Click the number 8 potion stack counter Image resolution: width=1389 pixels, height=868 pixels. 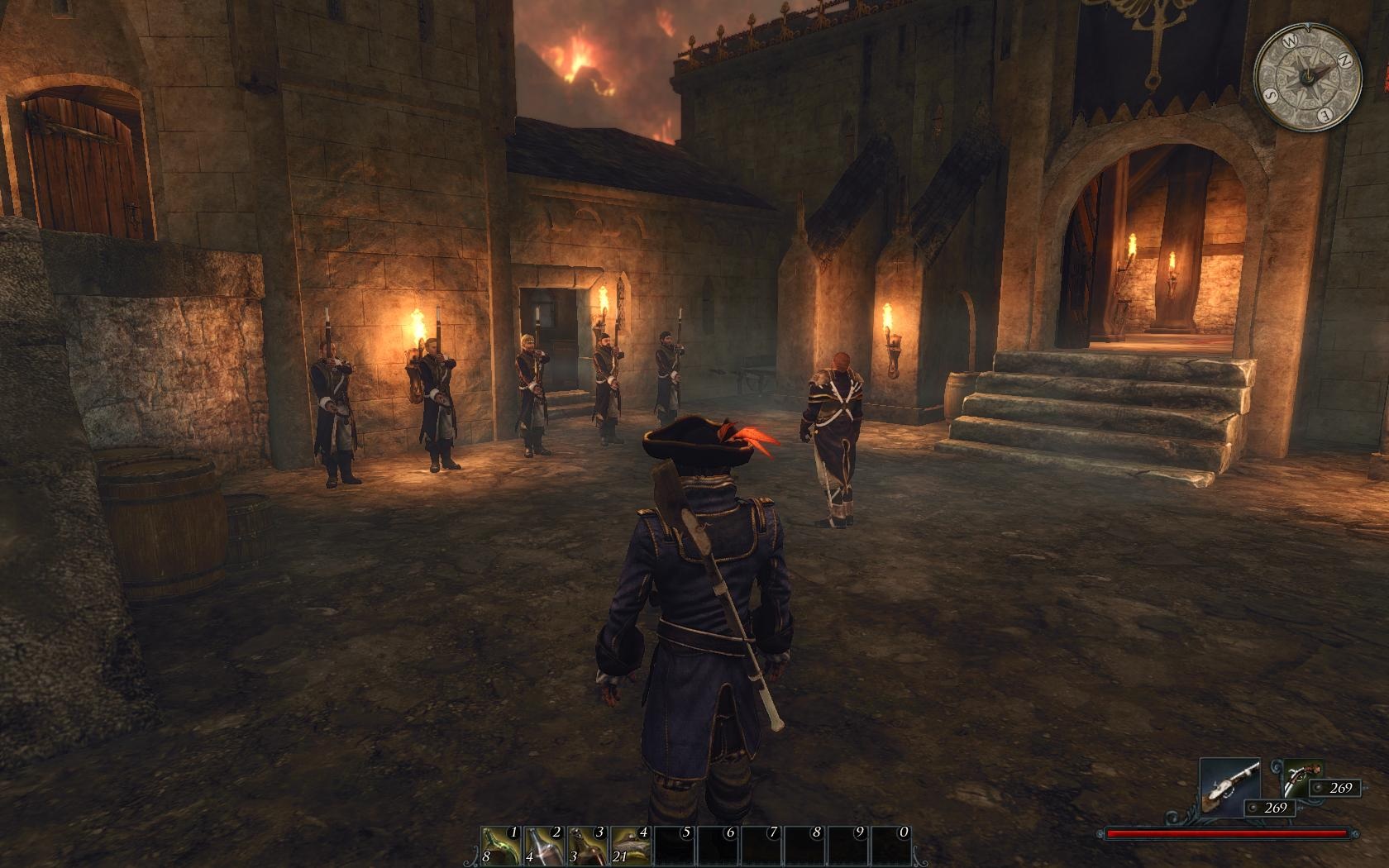point(485,858)
